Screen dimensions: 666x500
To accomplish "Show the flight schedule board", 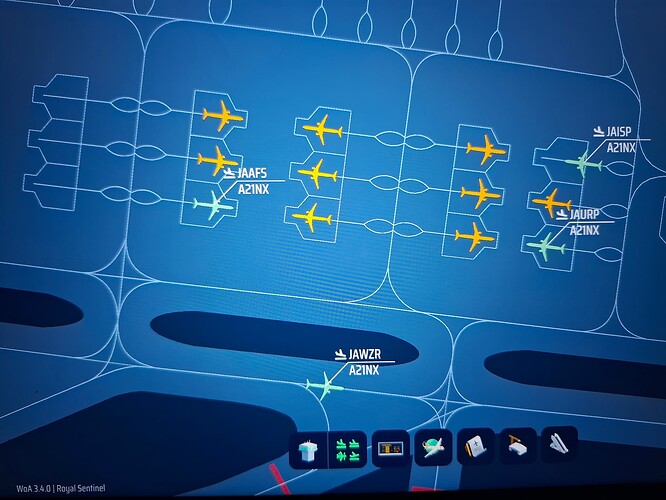I will pyautogui.click(x=390, y=451).
